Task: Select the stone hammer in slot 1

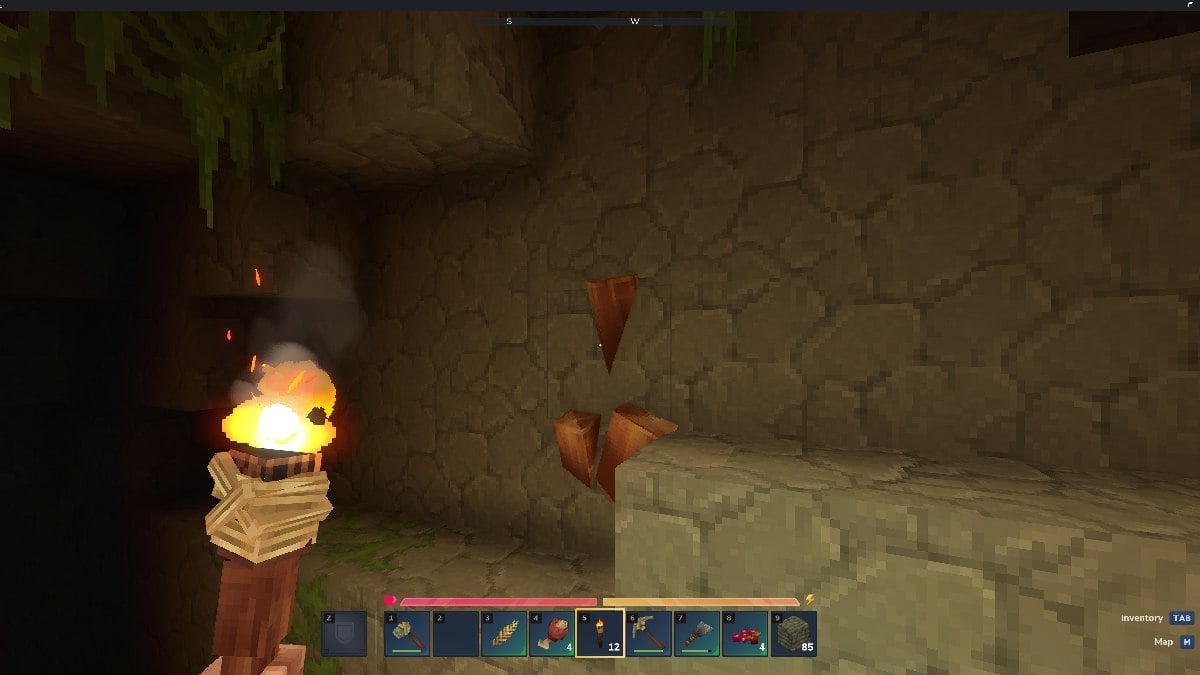Action: coord(407,633)
